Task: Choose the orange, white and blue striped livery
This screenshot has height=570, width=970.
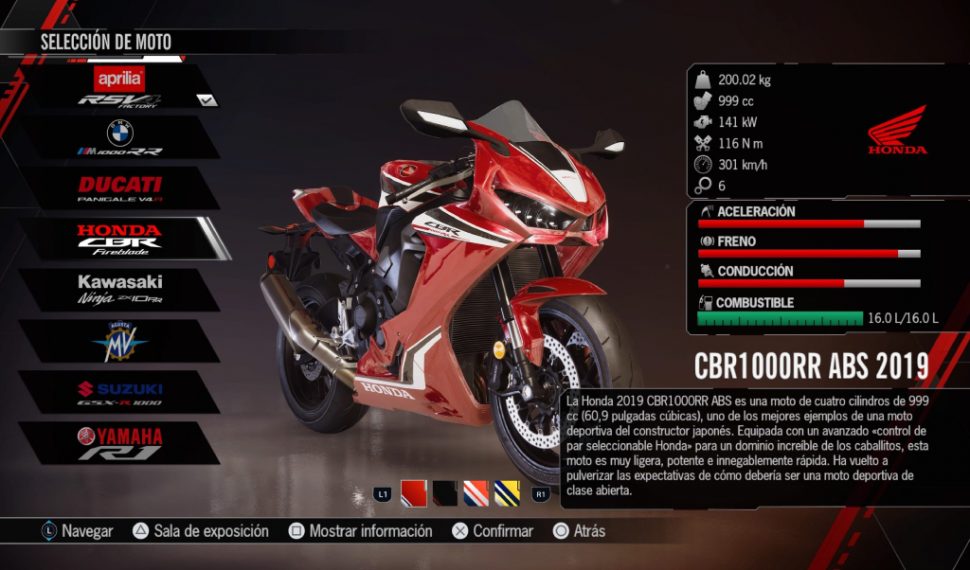Action: click(x=476, y=494)
